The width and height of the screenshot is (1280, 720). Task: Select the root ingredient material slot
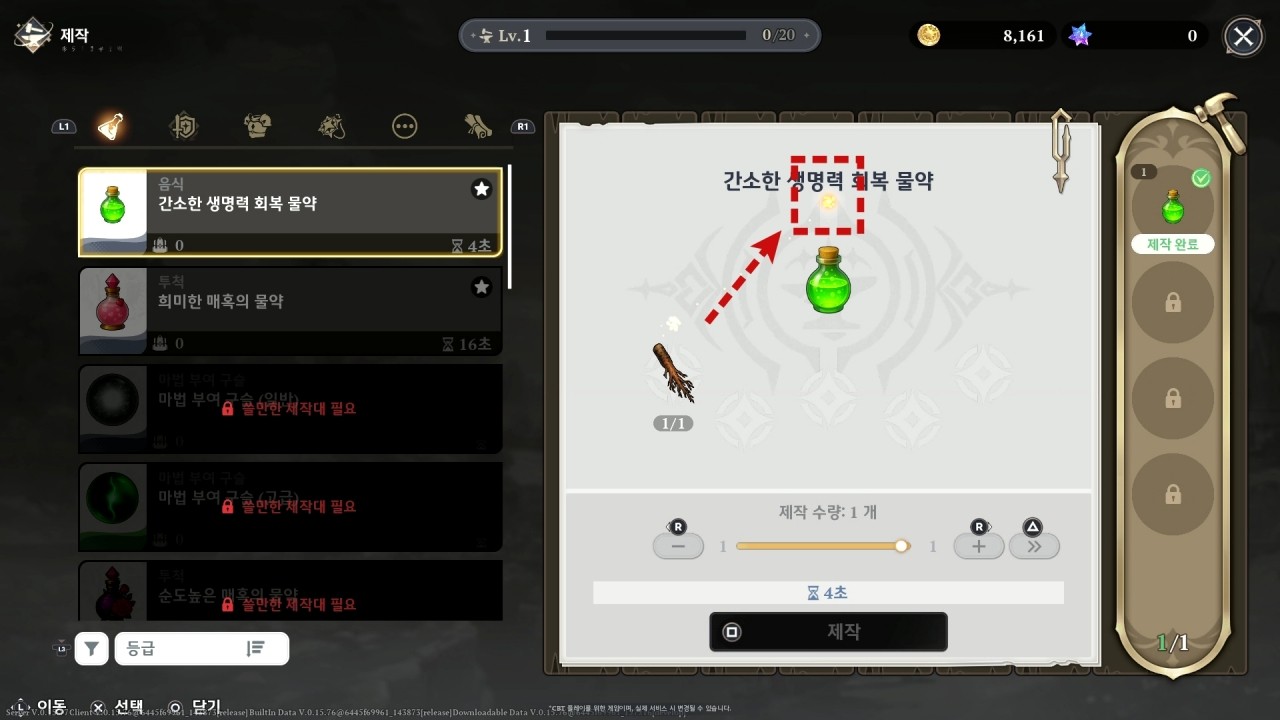pos(673,373)
